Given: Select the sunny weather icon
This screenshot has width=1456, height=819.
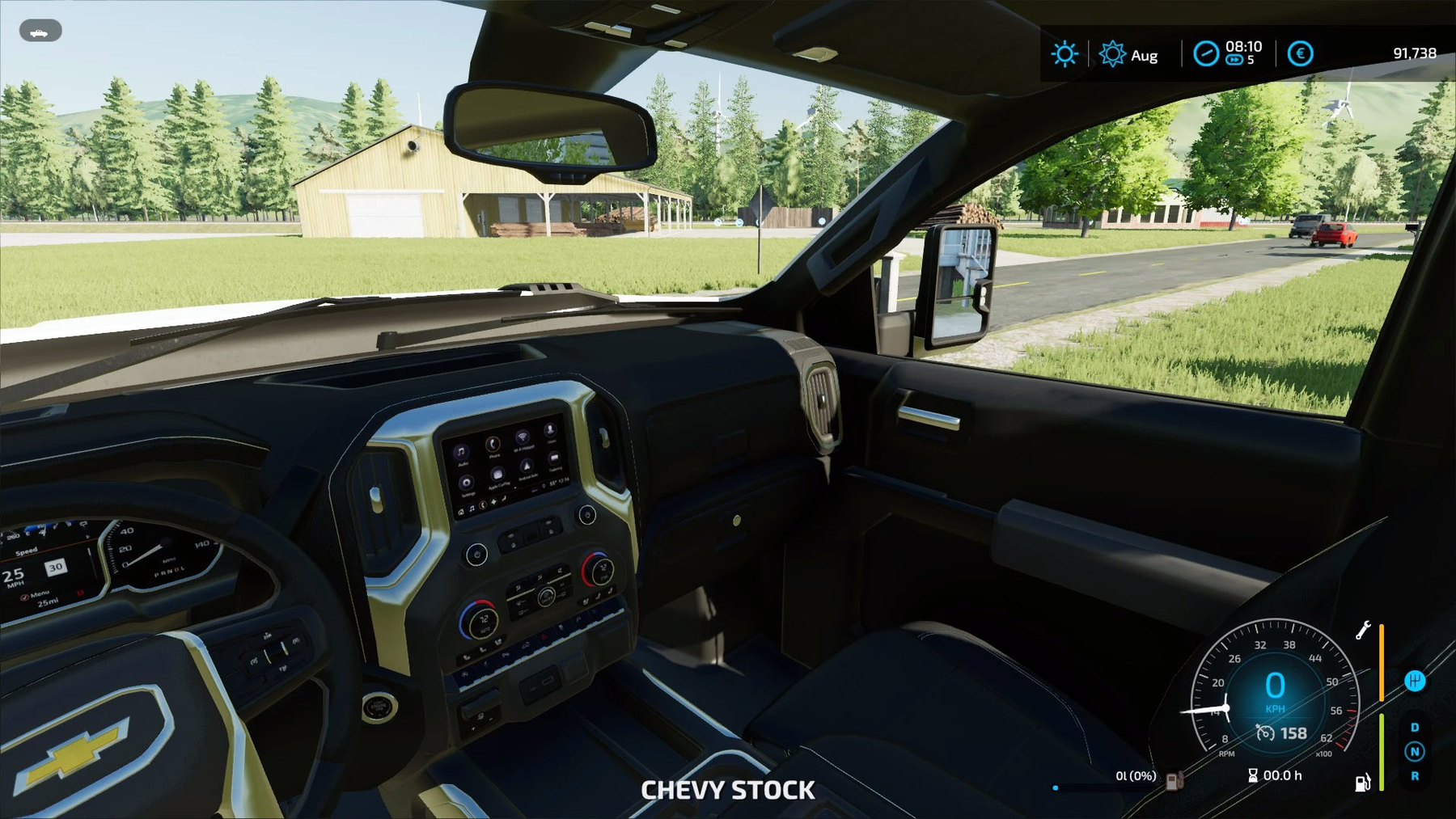Looking at the screenshot, I should pyautogui.click(x=1064, y=54).
